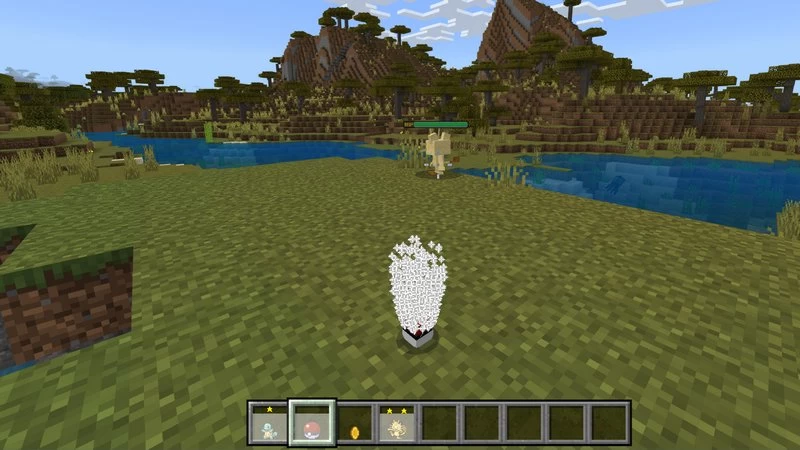Select the Squirtle hotbar slot

[267, 423]
